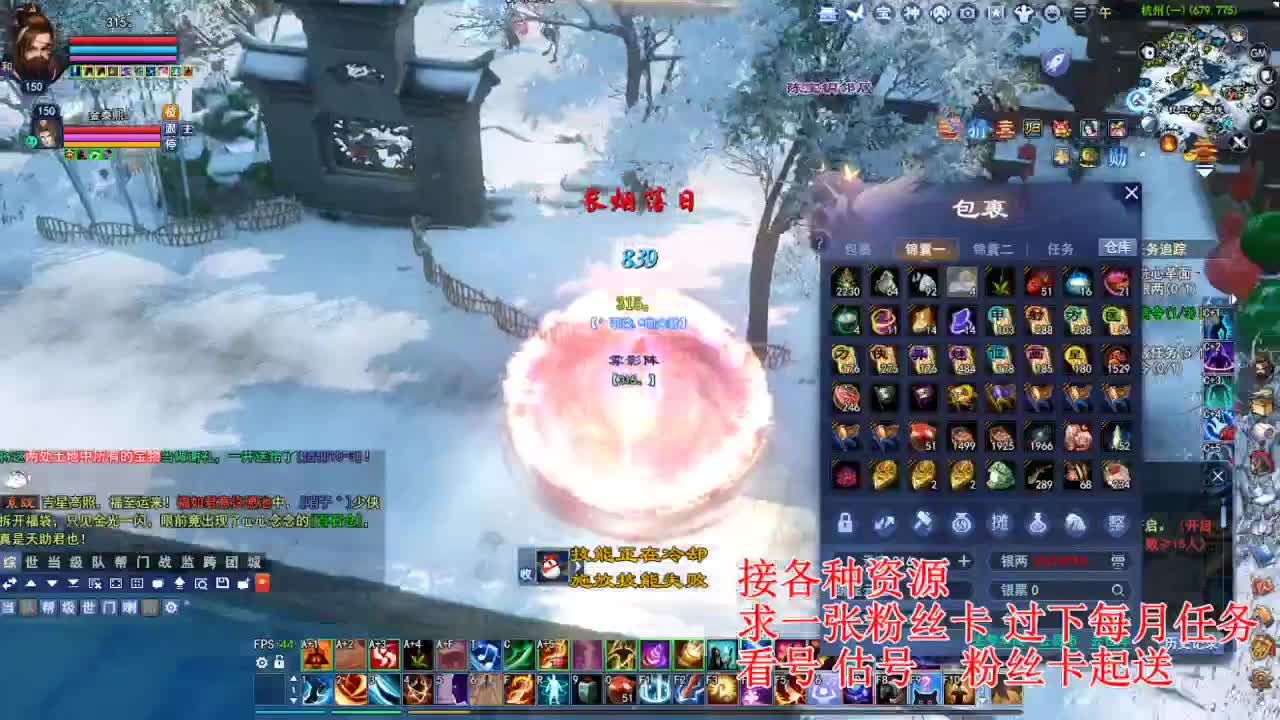Image resolution: width=1280 pixels, height=720 pixels.
Task: Click the stall (摊) icon in bag panel
Action: pyautogui.click(x=1001, y=523)
